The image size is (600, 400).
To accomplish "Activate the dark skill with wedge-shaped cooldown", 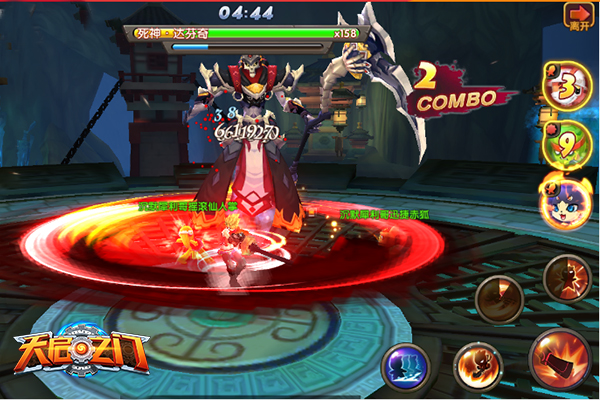I will click(500, 297).
